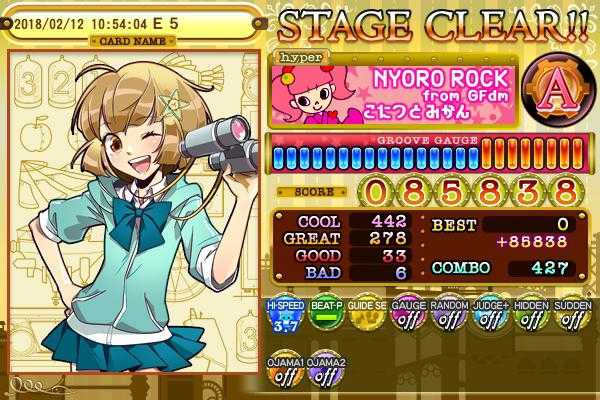Toggle the HIDDEN option icon
This screenshot has width=600, height=400.
530,318
